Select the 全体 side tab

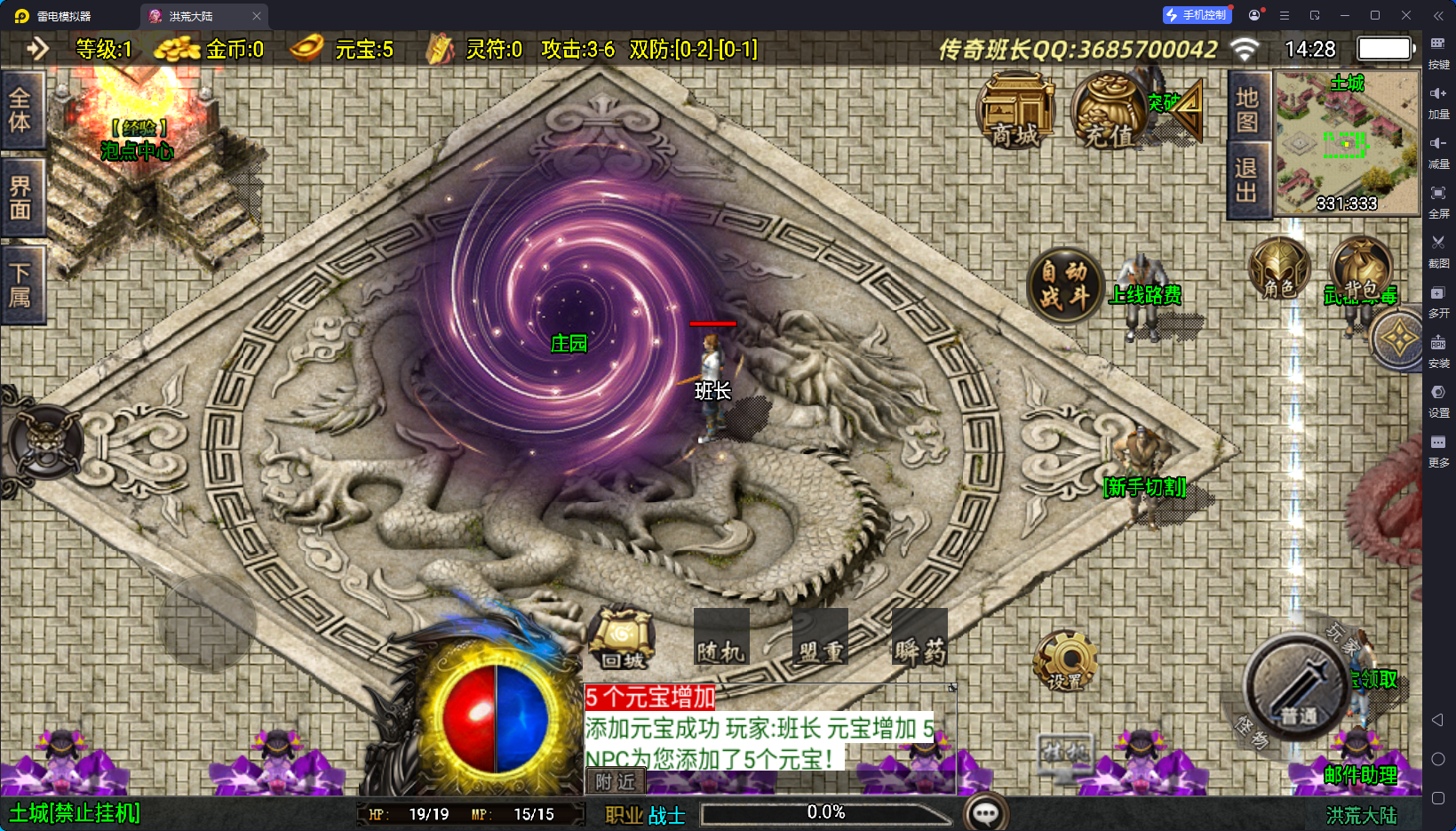click(x=20, y=110)
